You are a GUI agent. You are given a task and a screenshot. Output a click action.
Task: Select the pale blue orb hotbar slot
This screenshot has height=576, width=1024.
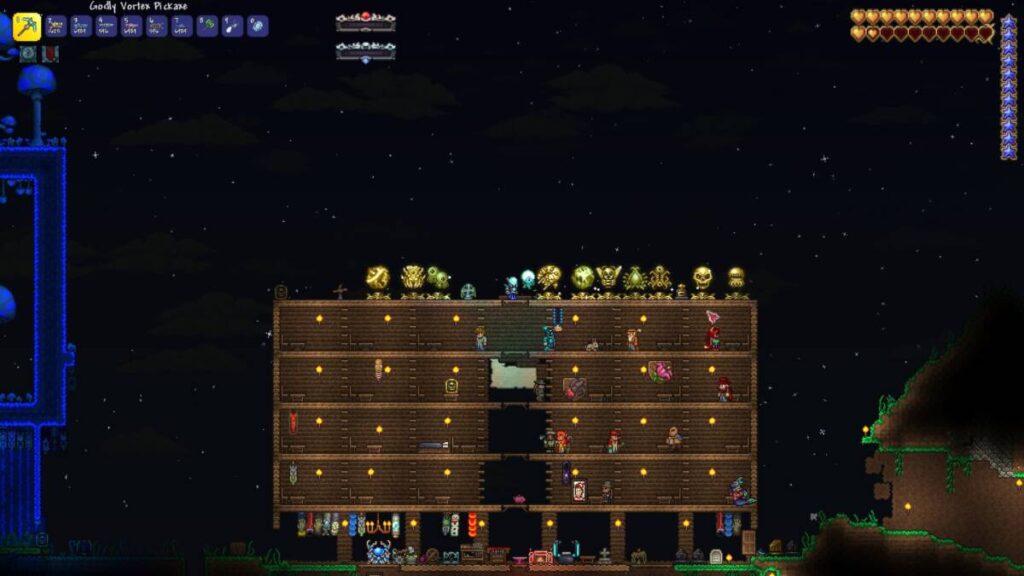coord(257,26)
